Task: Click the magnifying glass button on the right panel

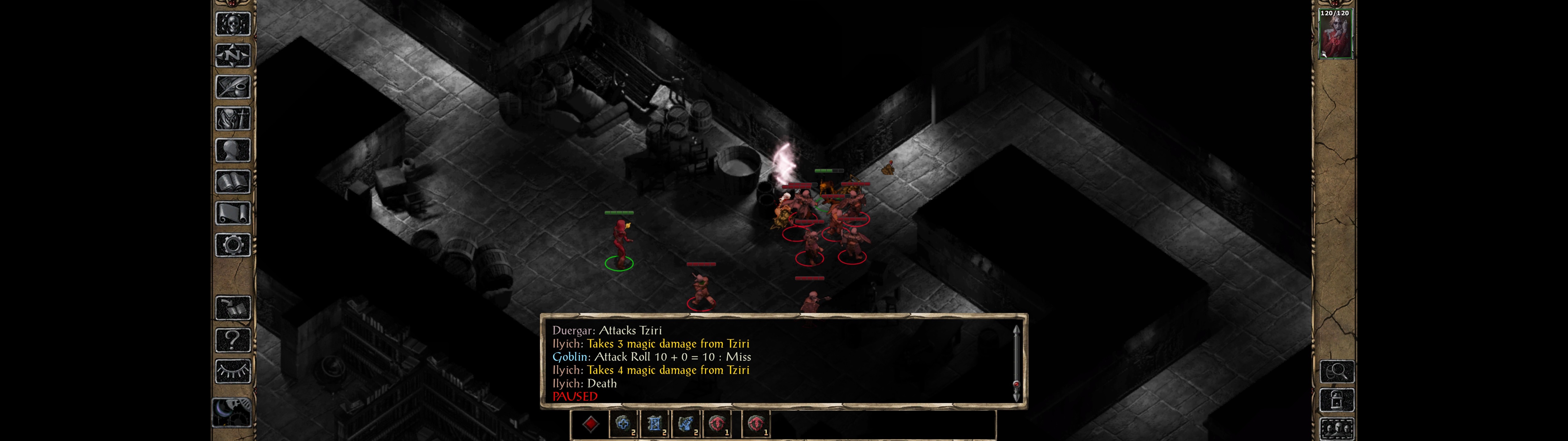Action: click(x=1337, y=371)
